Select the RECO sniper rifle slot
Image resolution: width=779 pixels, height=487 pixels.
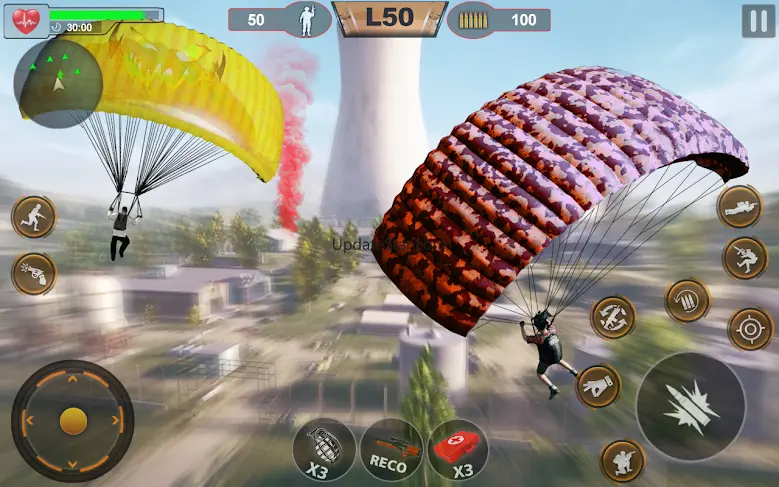click(391, 448)
